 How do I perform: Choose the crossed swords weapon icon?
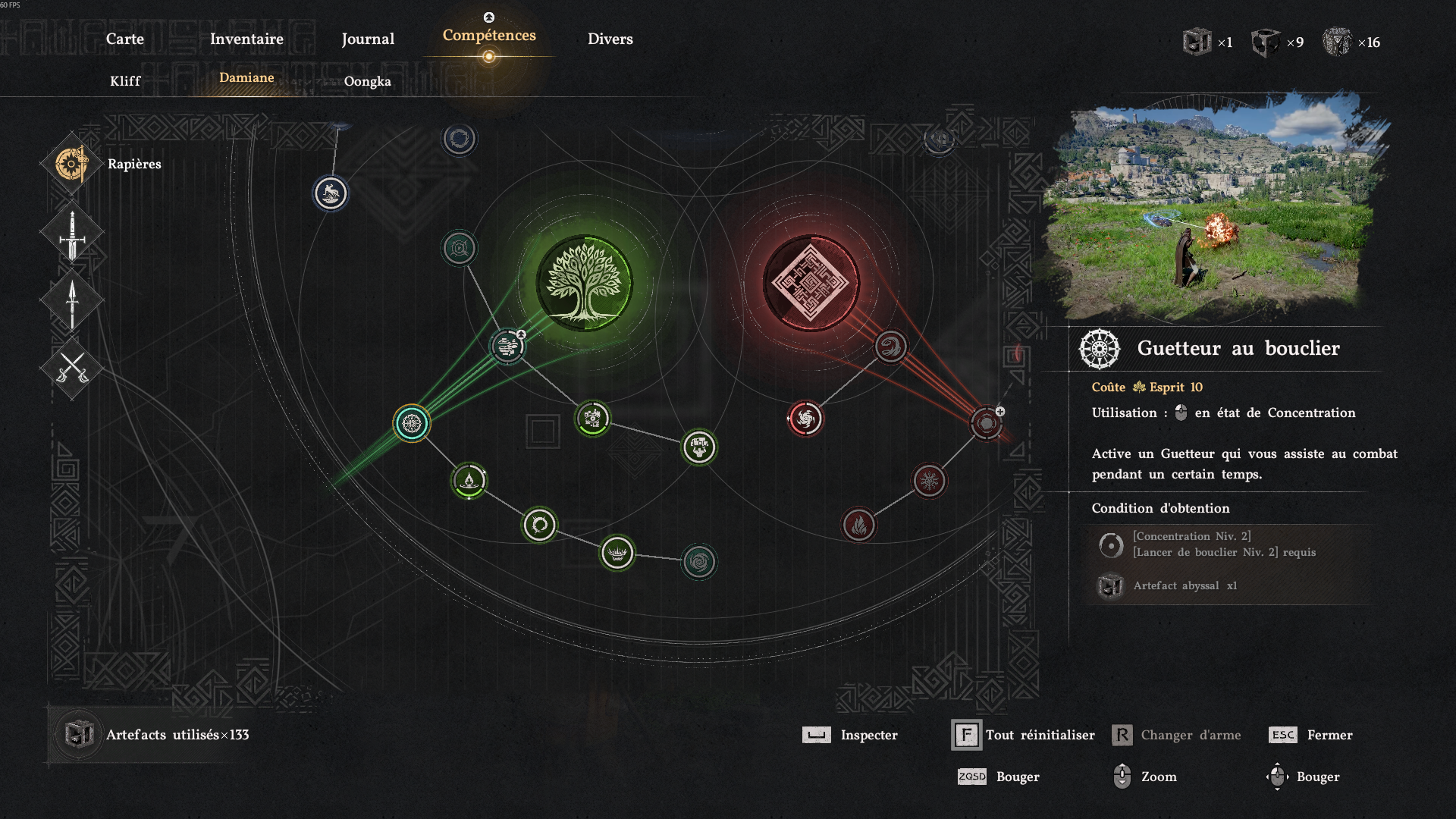(x=72, y=369)
